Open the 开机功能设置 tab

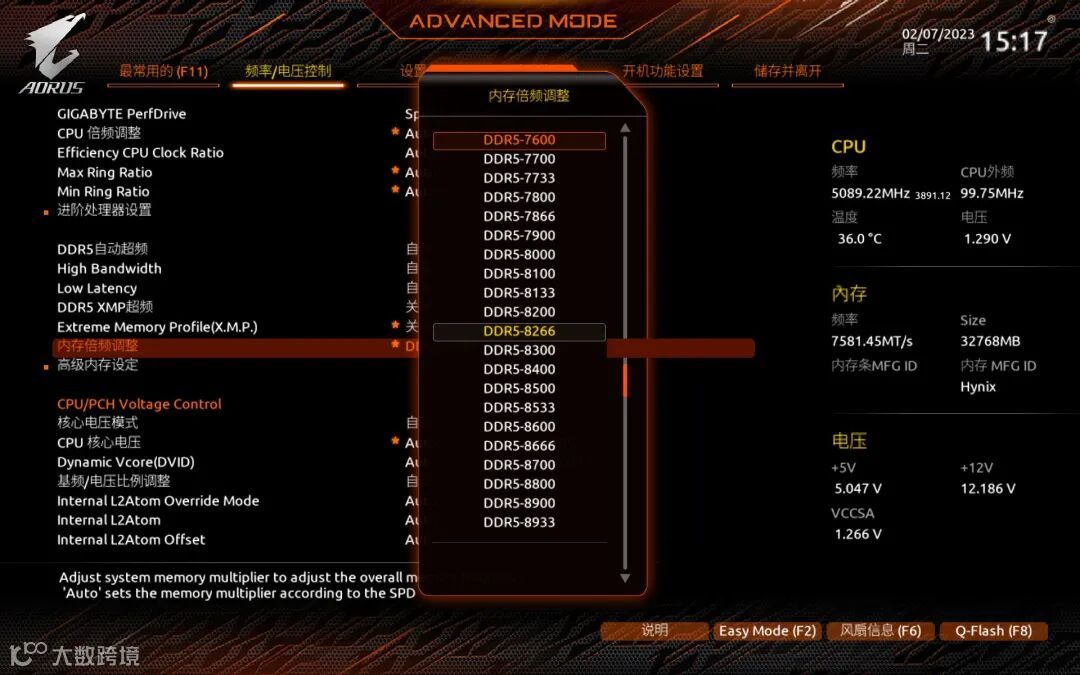(663, 71)
